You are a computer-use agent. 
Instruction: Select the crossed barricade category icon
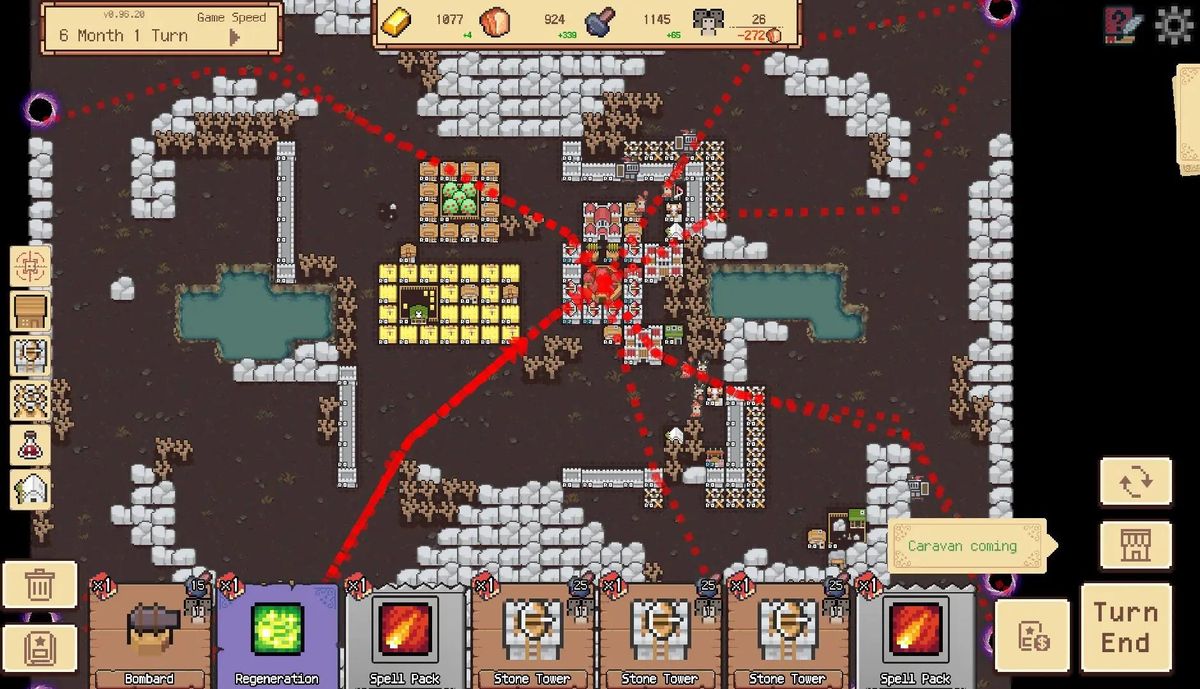30,400
